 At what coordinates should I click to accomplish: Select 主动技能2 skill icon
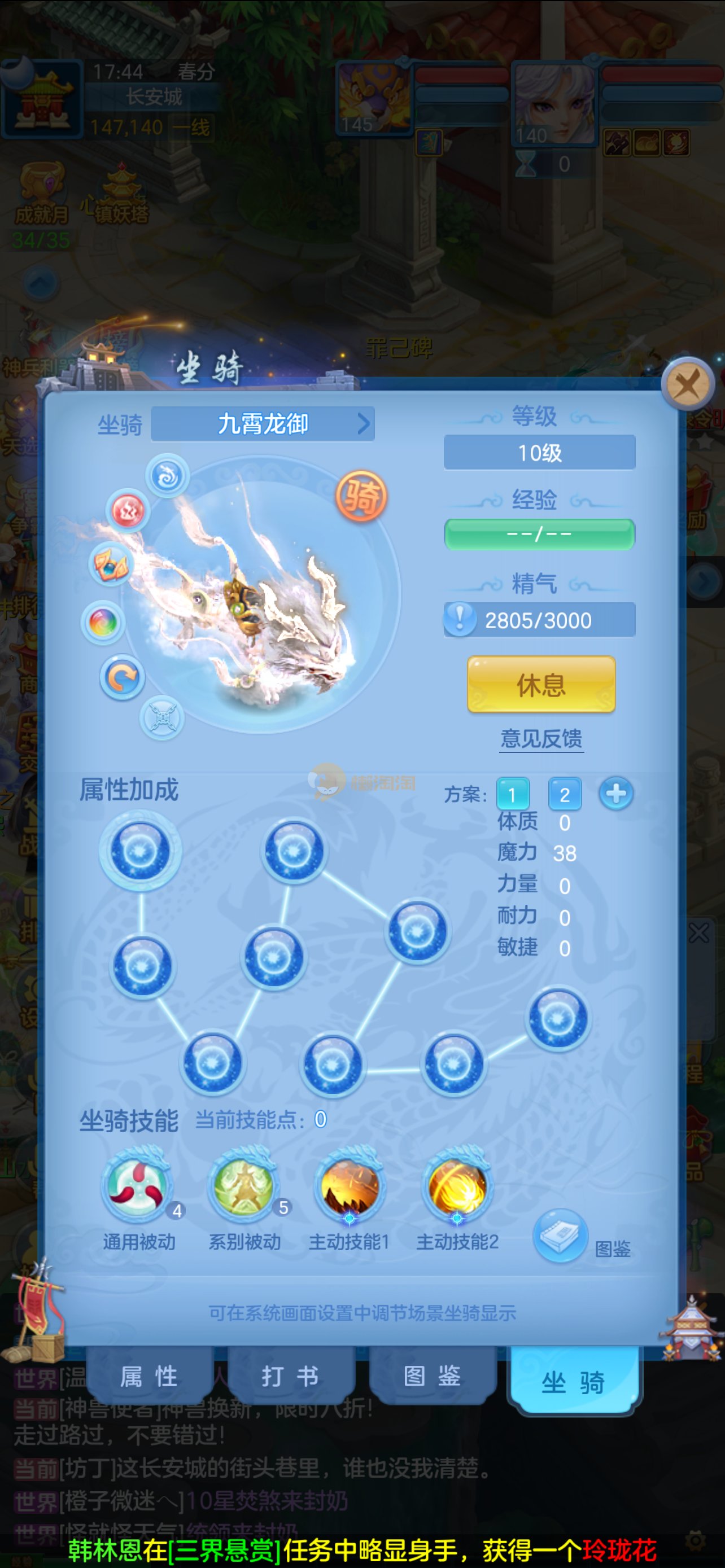[x=457, y=1185]
